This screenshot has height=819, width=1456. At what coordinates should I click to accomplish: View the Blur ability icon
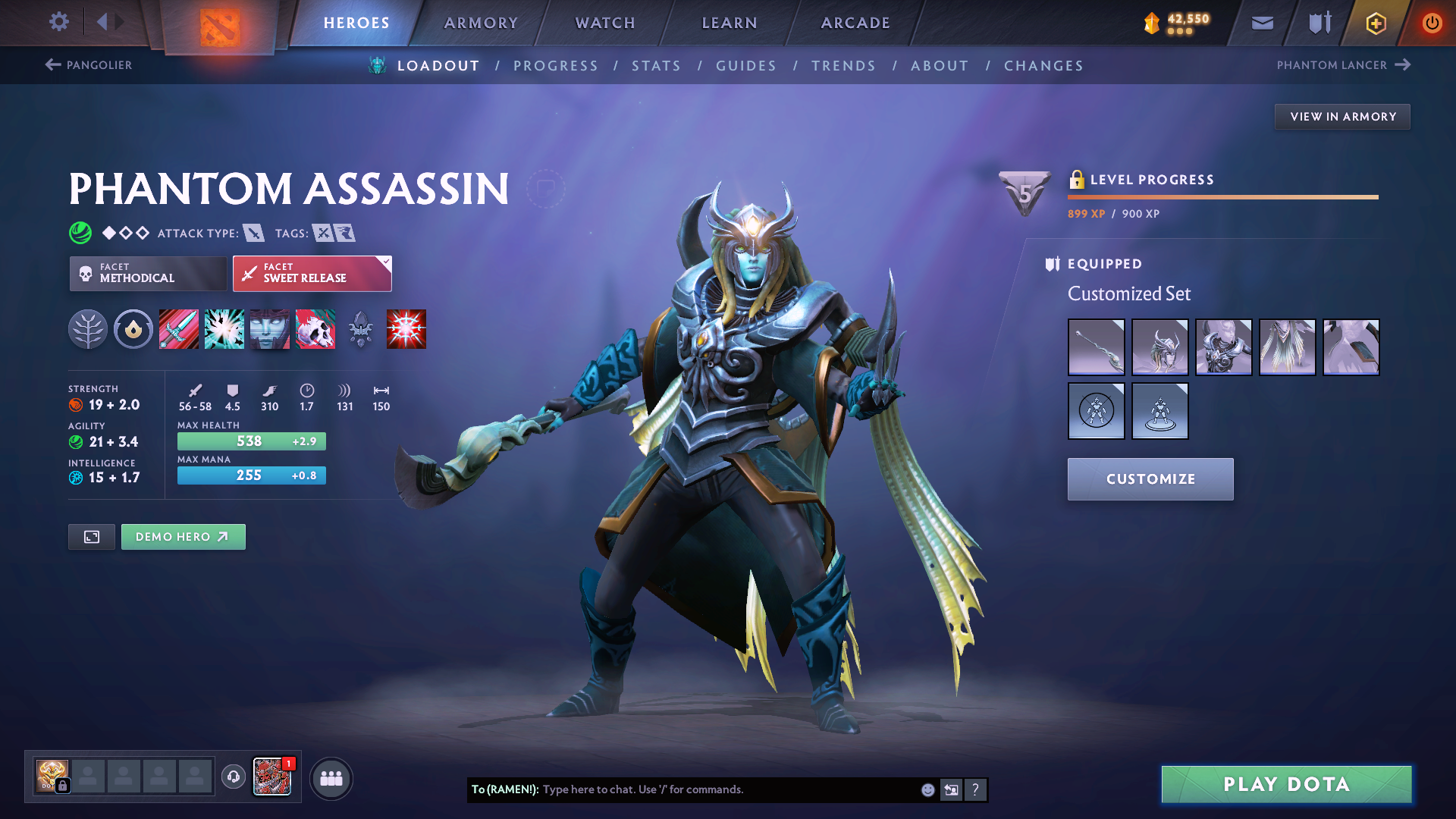pos(270,328)
